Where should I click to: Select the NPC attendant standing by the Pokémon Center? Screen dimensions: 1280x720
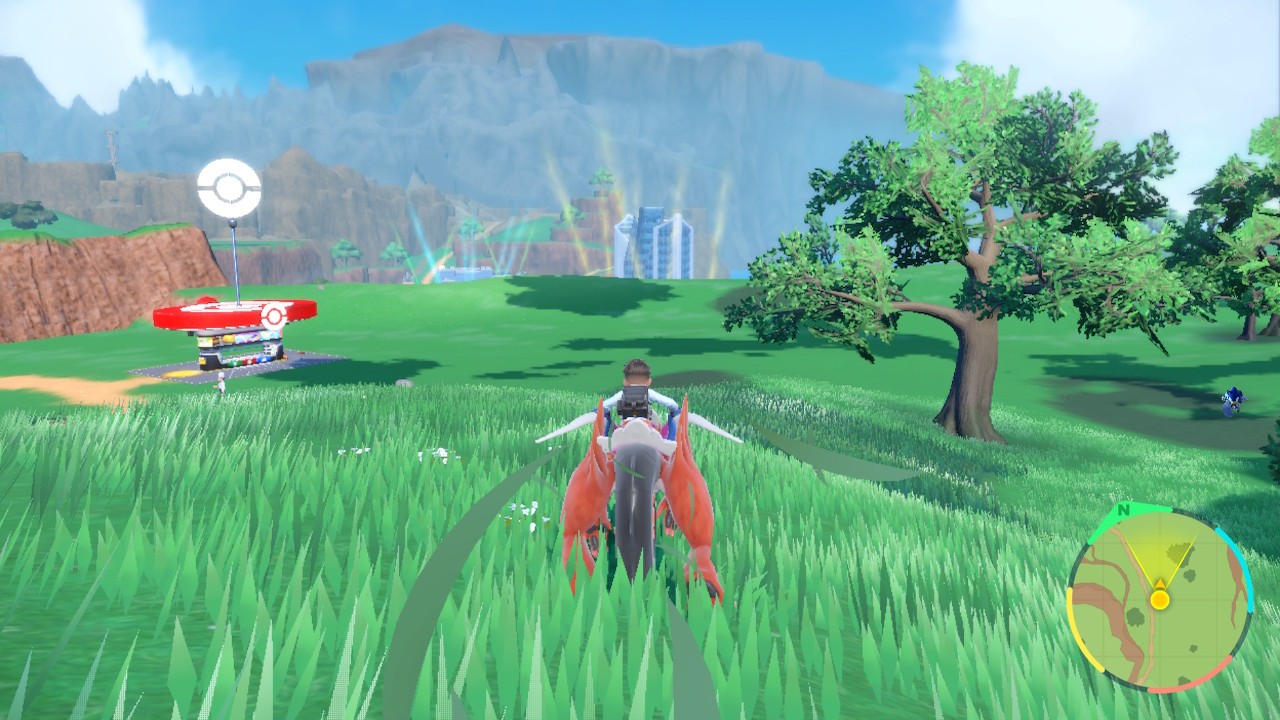tap(222, 381)
